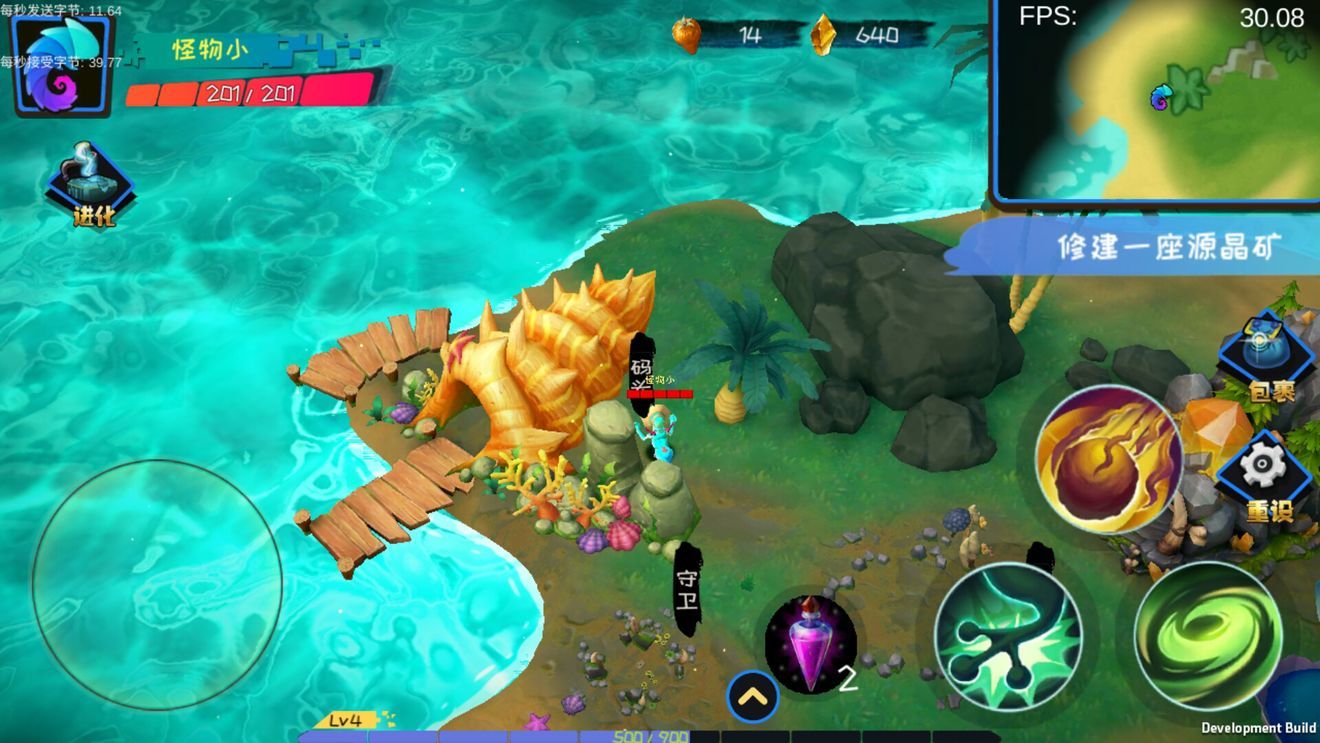Screen dimensions: 1320x743
Task: Cast the fireball meteor skill
Action: (x=1109, y=459)
